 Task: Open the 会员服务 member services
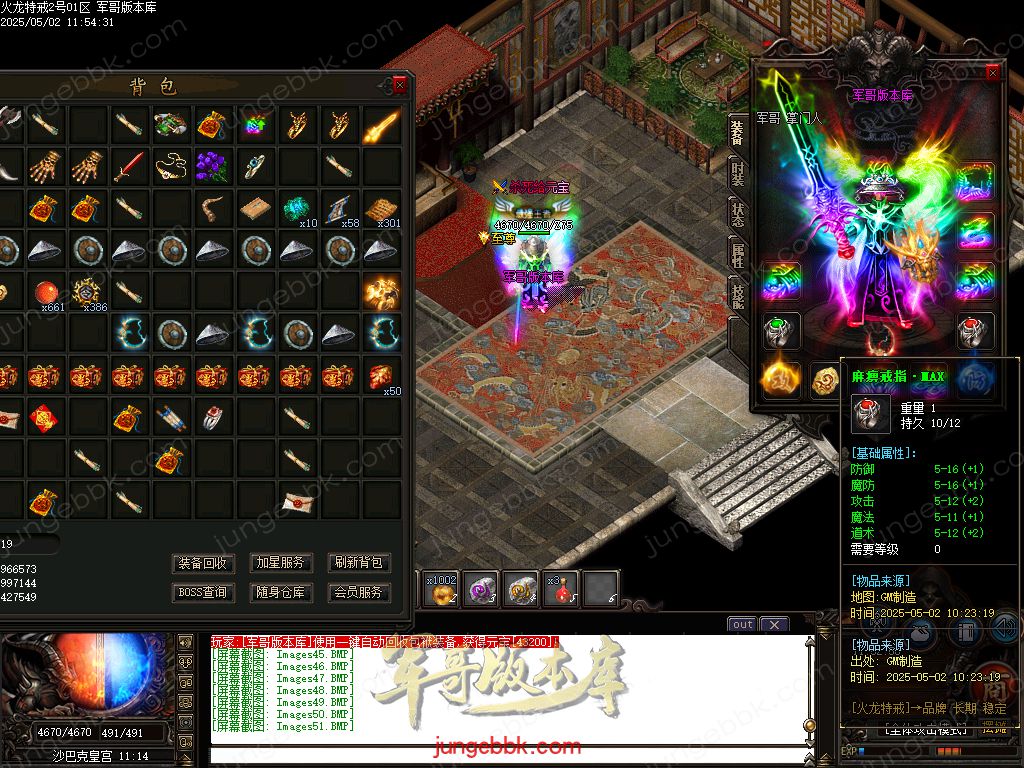click(359, 592)
